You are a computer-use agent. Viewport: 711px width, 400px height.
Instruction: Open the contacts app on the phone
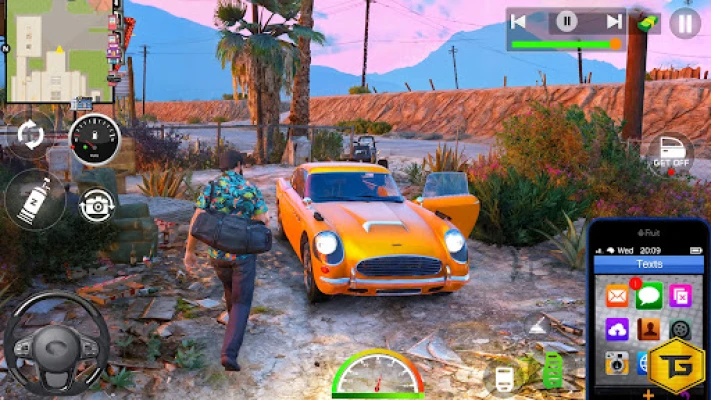pyautogui.click(x=649, y=329)
